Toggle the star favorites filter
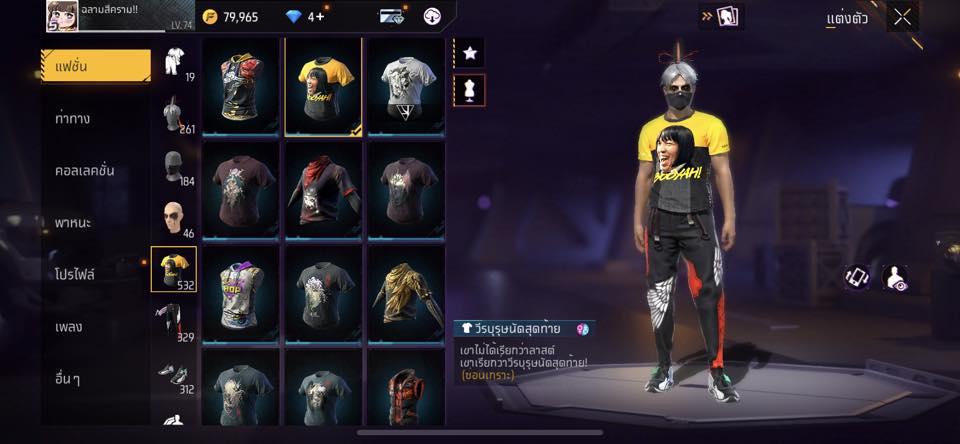 pyautogui.click(x=470, y=52)
